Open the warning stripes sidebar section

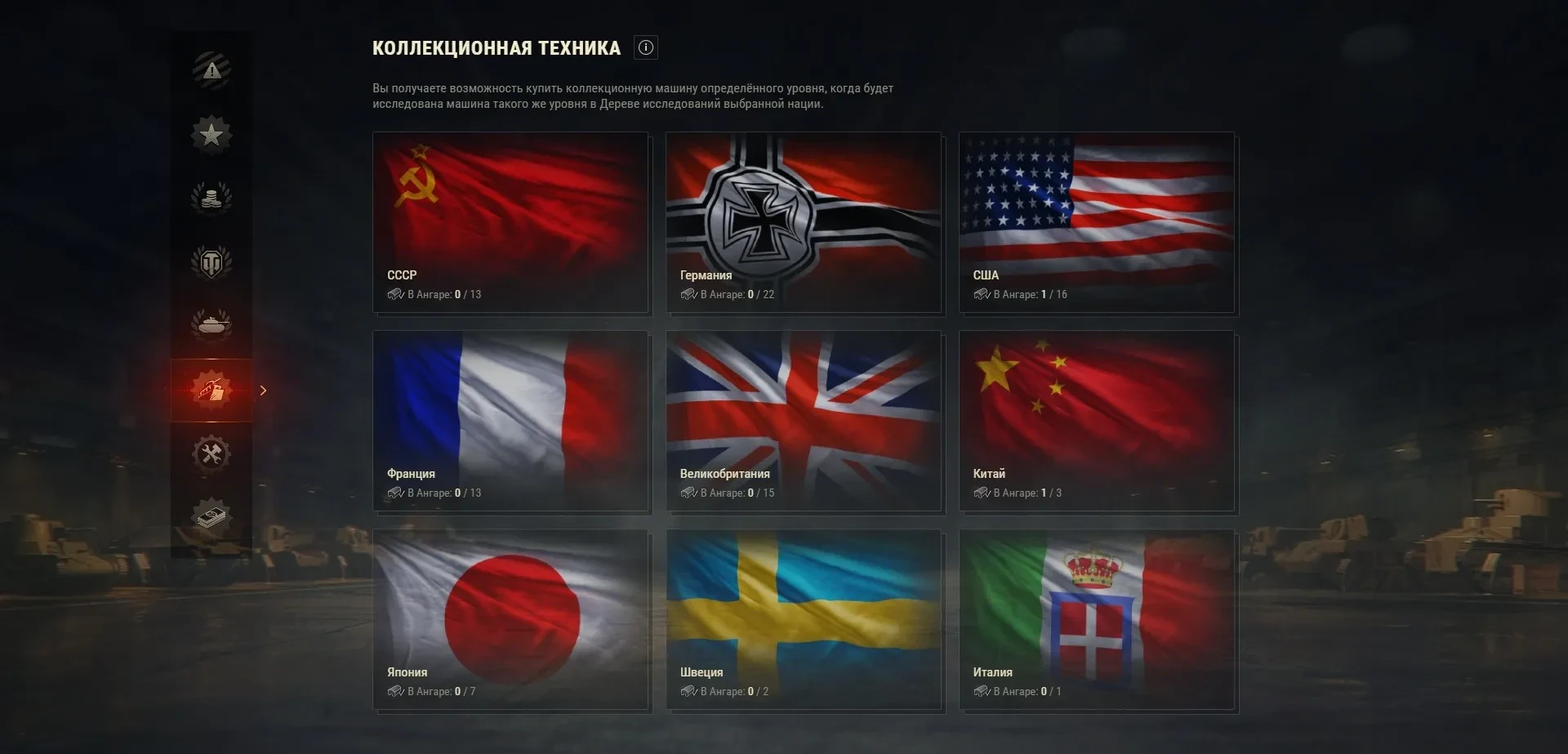(212, 70)
